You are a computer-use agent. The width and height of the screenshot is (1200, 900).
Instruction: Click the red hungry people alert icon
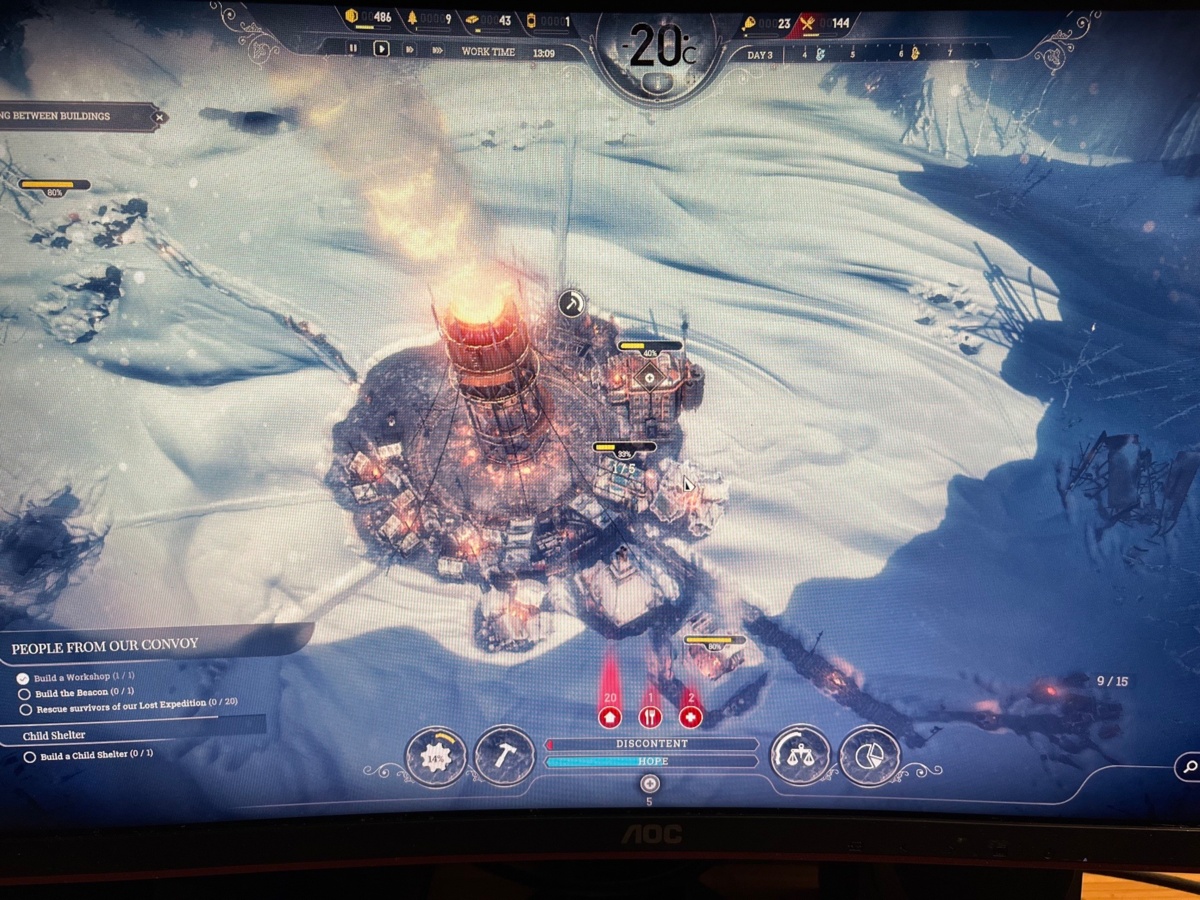click(x=650, y=717)
